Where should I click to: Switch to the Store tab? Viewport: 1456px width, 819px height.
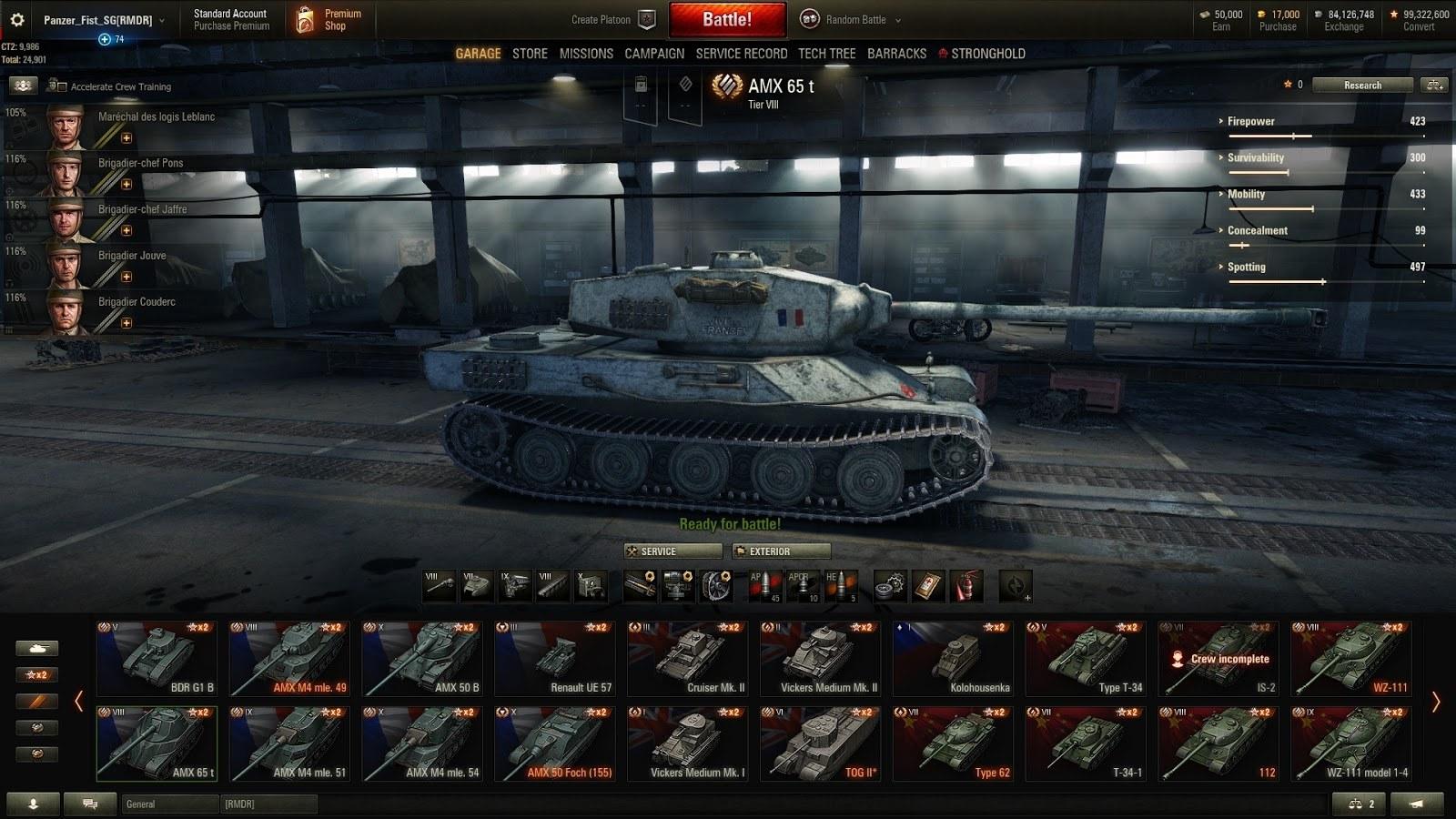[x=530, y=54]
